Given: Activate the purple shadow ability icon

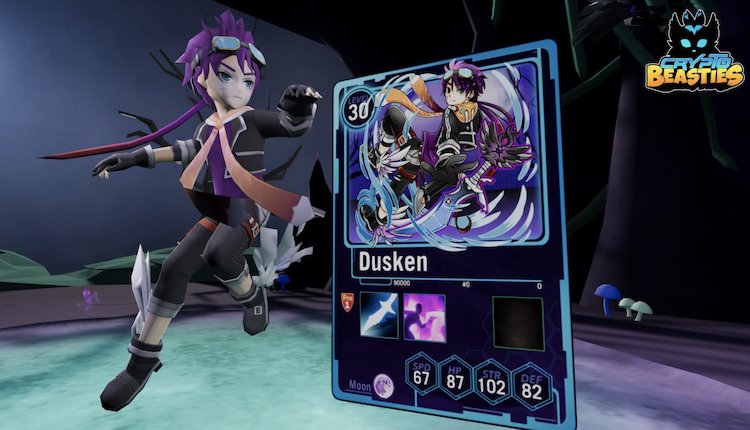Looking at the screenshot, I should point(424,318).
